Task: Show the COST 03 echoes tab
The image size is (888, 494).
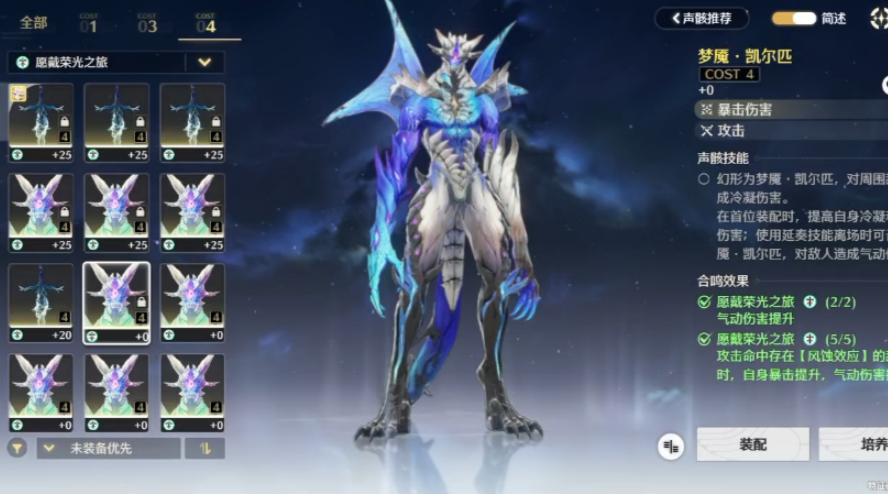Action: [x=147, y=23]
